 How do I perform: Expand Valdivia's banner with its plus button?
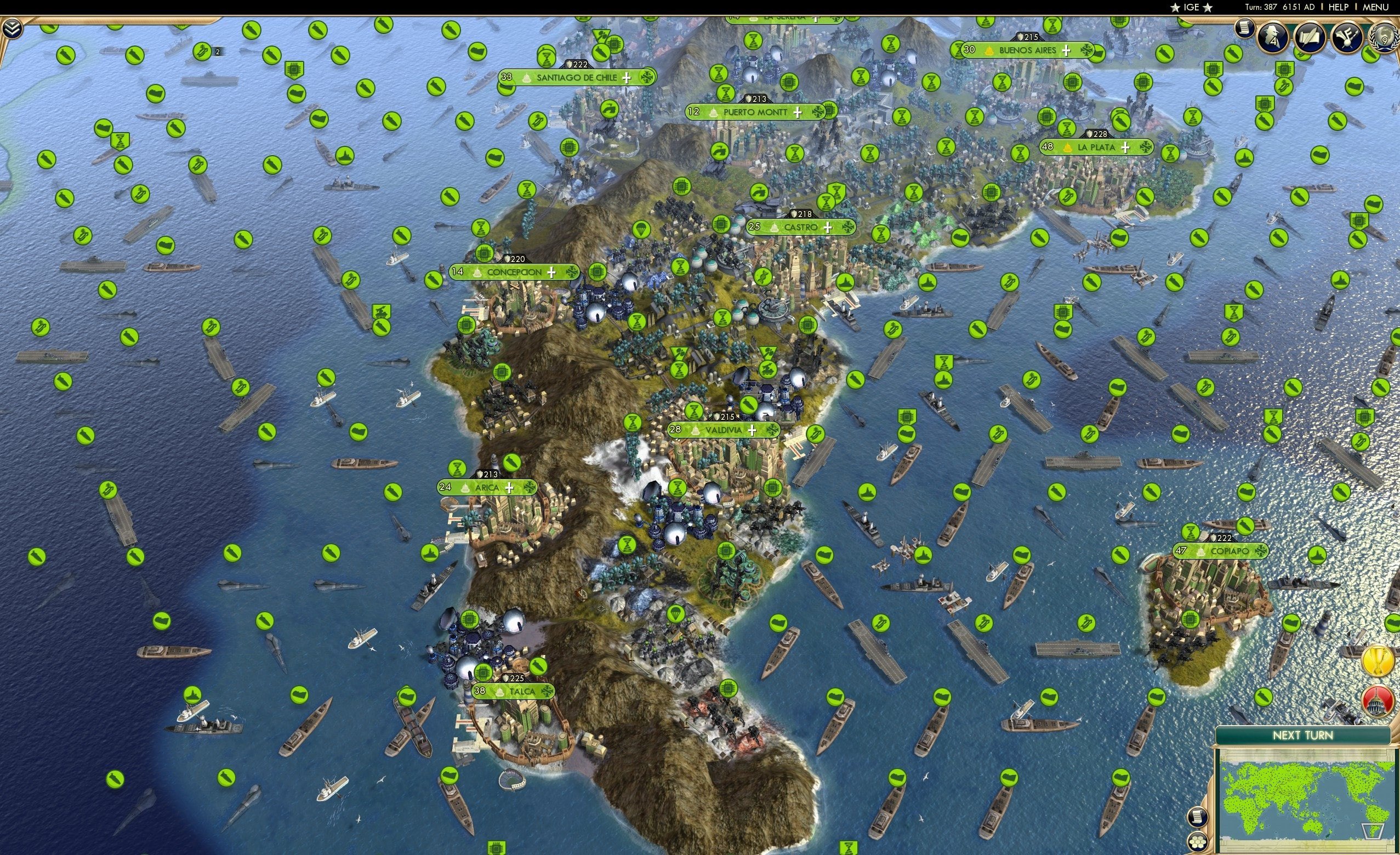point(752,432)
